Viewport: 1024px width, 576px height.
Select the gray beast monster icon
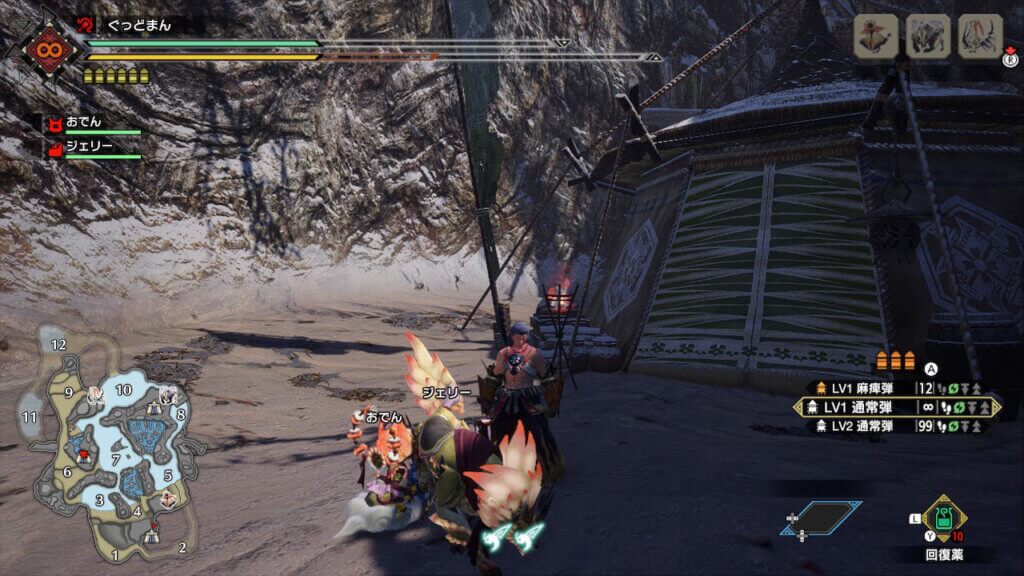(x=927, y=36)
